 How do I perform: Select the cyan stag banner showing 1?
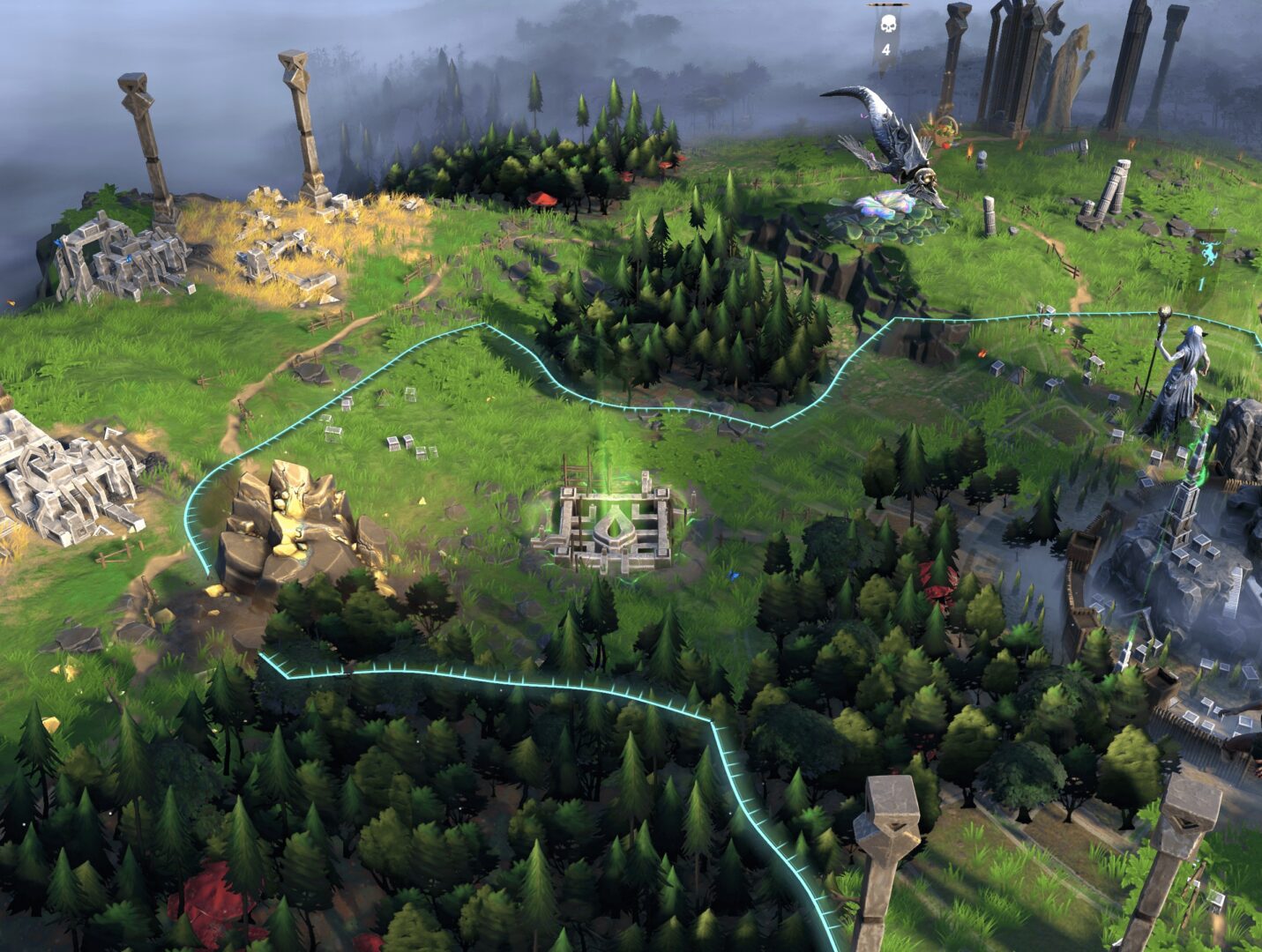(1204, 265)
